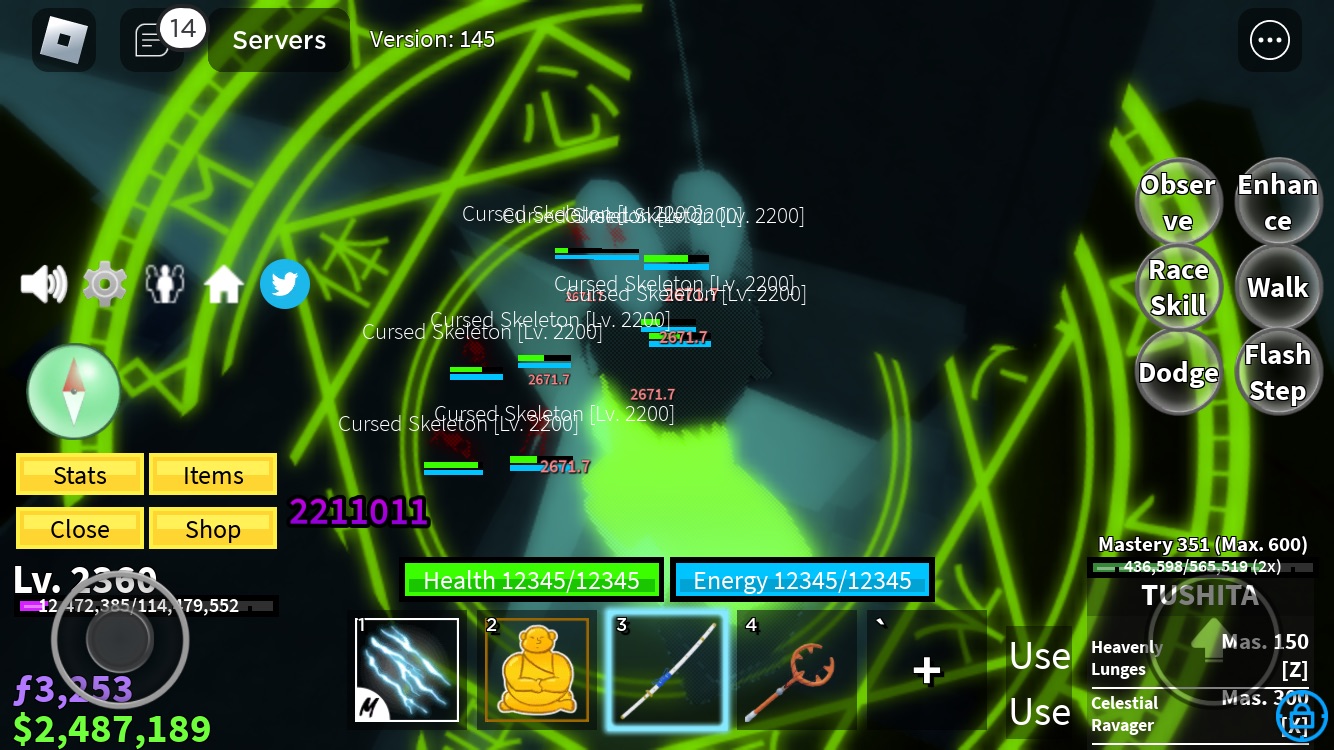
Task: Select the Lightning fruit in hotbar slot 1
Action: (x=406, y=669)
